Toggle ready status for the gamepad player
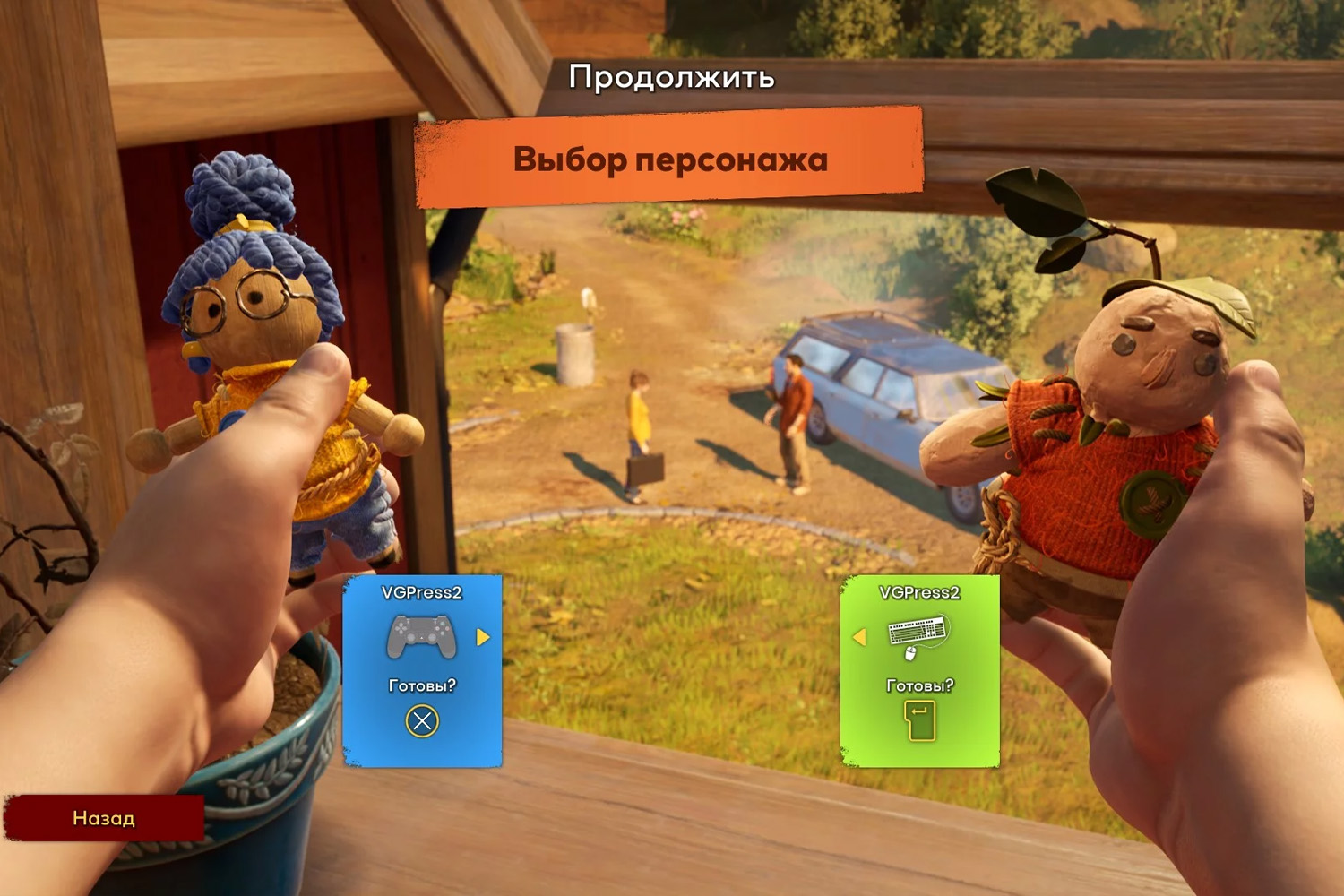The width and height of the screenshot is (1344, 896). coord(421,720)
